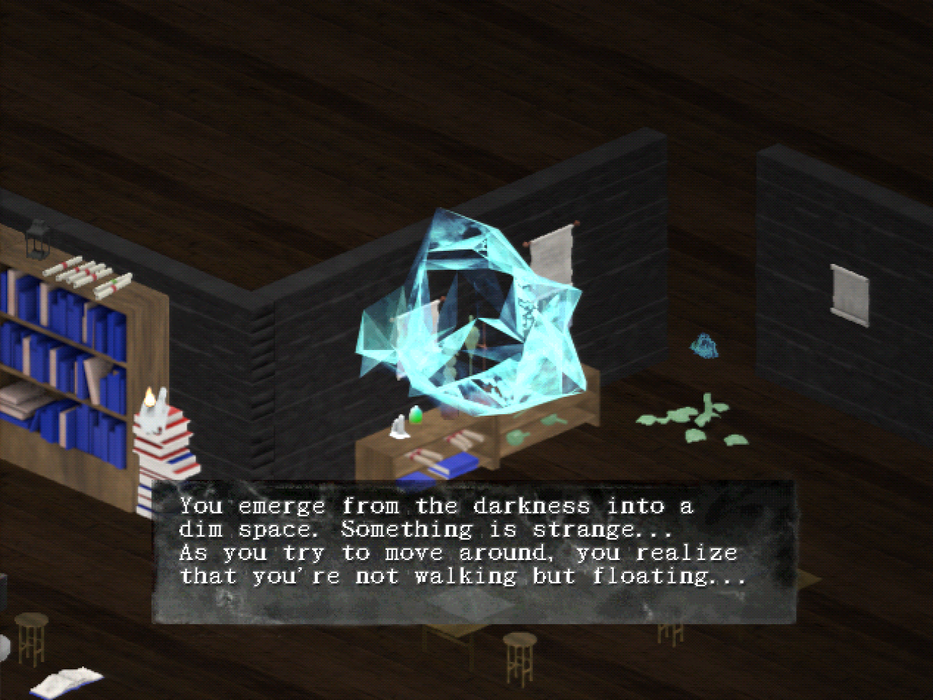Viewport: 933px width, 700px height.
Task: Advance the narration dialogue text box
Action: click(x=473, y=551)
